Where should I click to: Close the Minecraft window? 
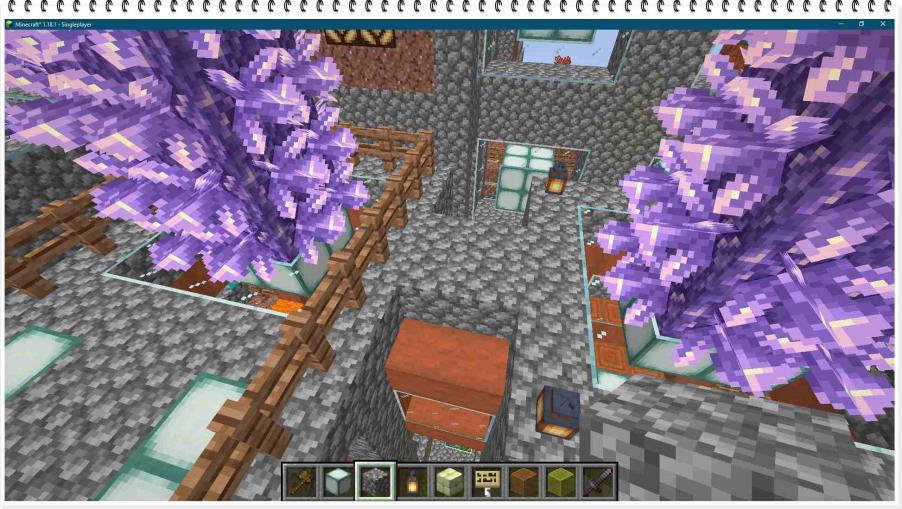884,24
